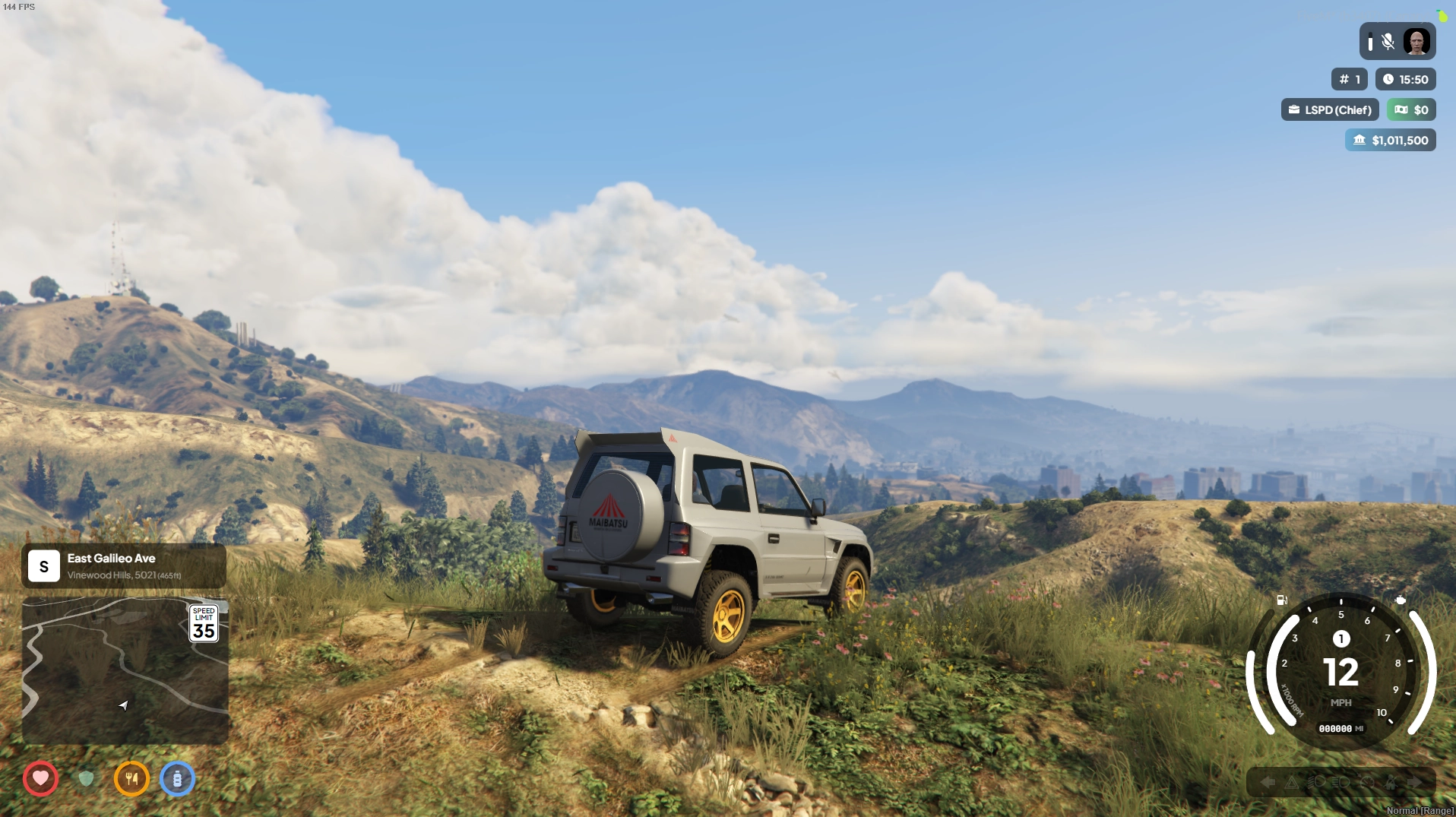Click the hunger fork-and-knife icon
Screen dimensions: 1456x817
(x=132, y=779)
